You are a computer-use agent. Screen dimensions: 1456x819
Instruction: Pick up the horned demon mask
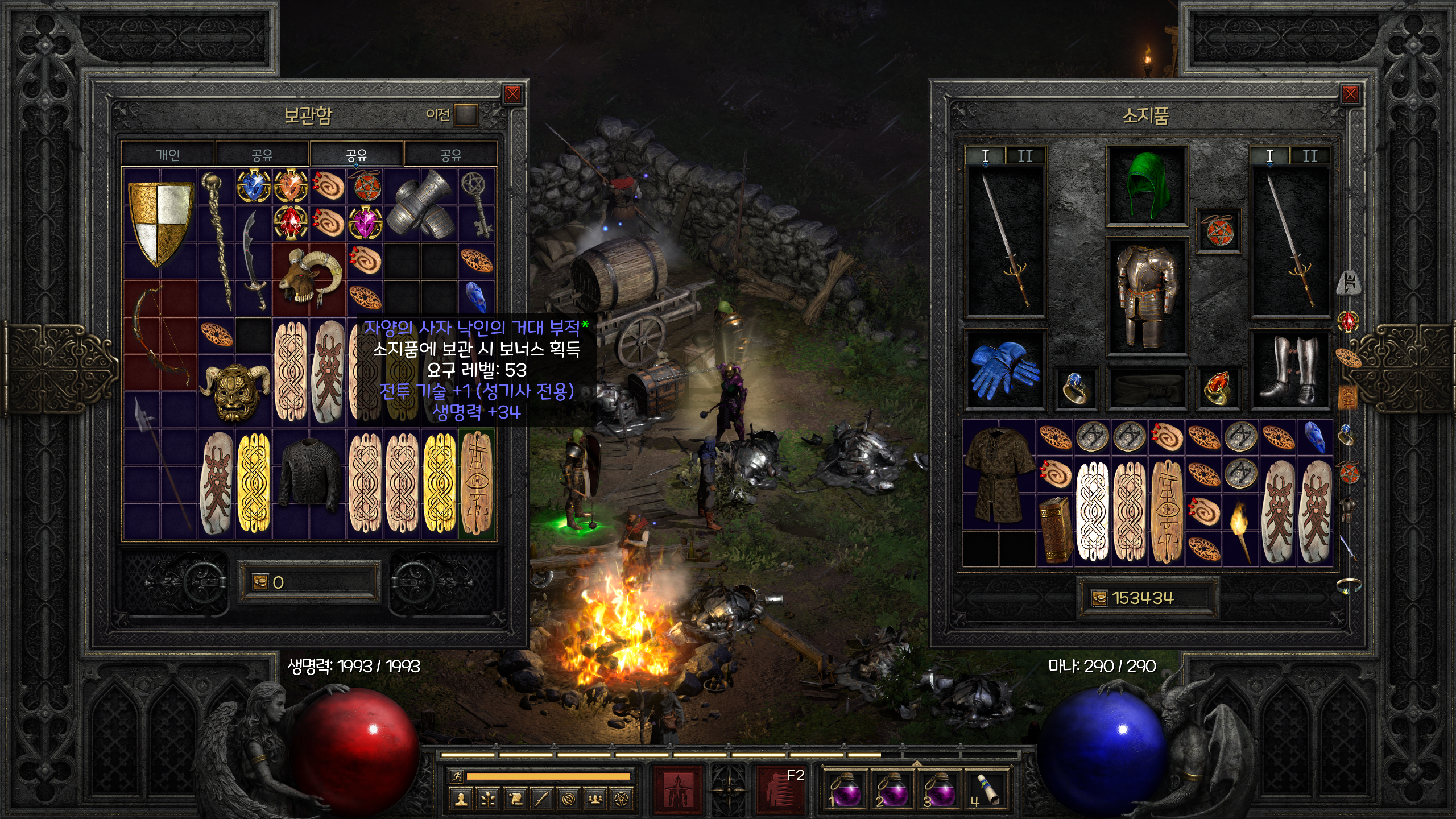235,392
